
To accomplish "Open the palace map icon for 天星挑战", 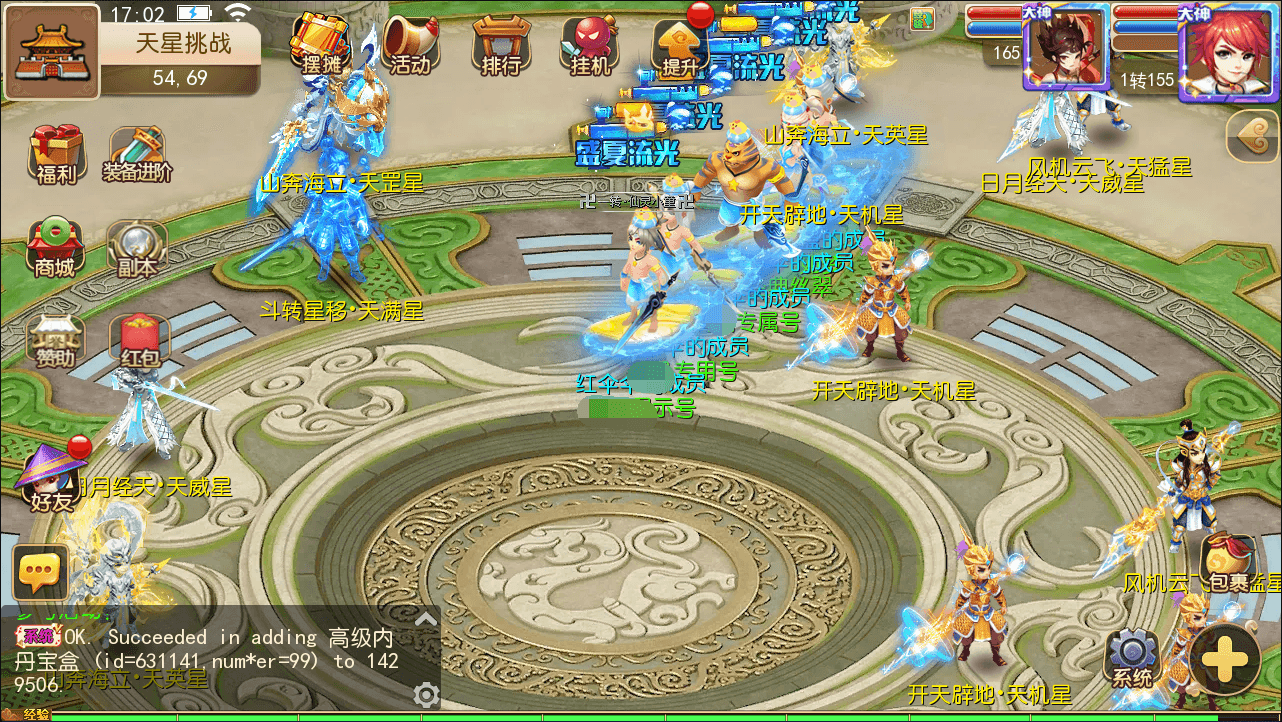I will pos(52,52).
